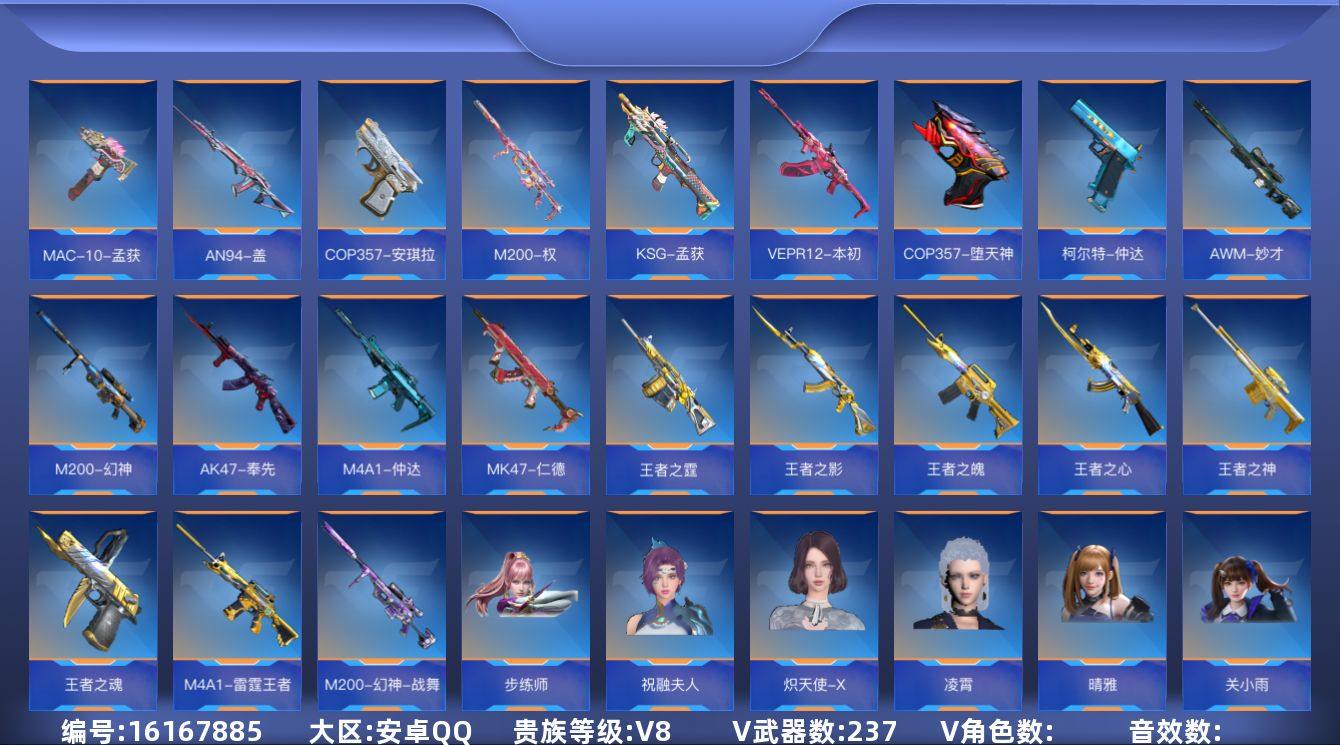Click the 凌霄 character thumbnail
This screenshot has width=1340, height=745.
958,600
